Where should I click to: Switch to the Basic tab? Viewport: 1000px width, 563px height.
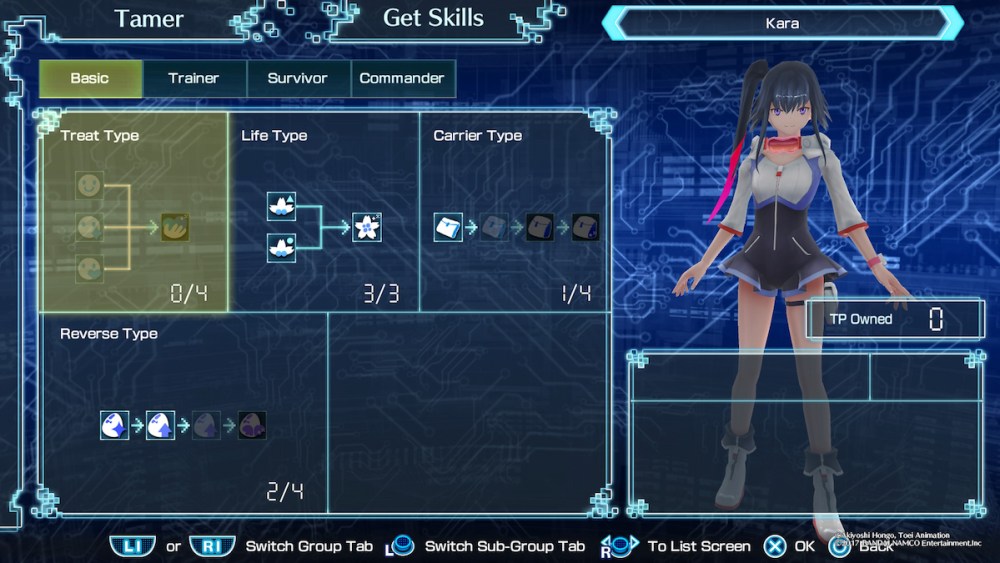pyautogui.click(x=90, y=78)
